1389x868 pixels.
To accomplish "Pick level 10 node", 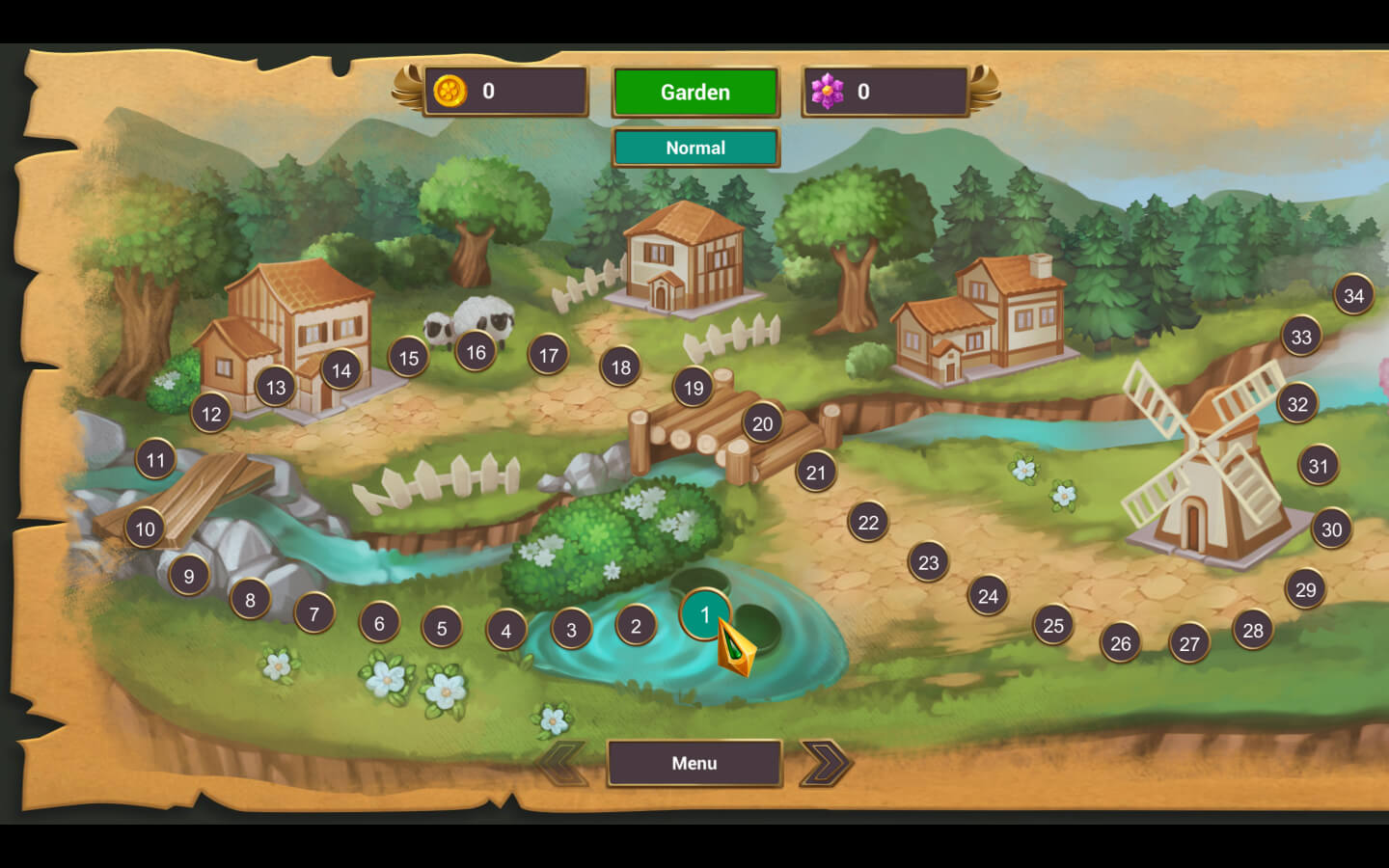I will click(x=145, y=529).
